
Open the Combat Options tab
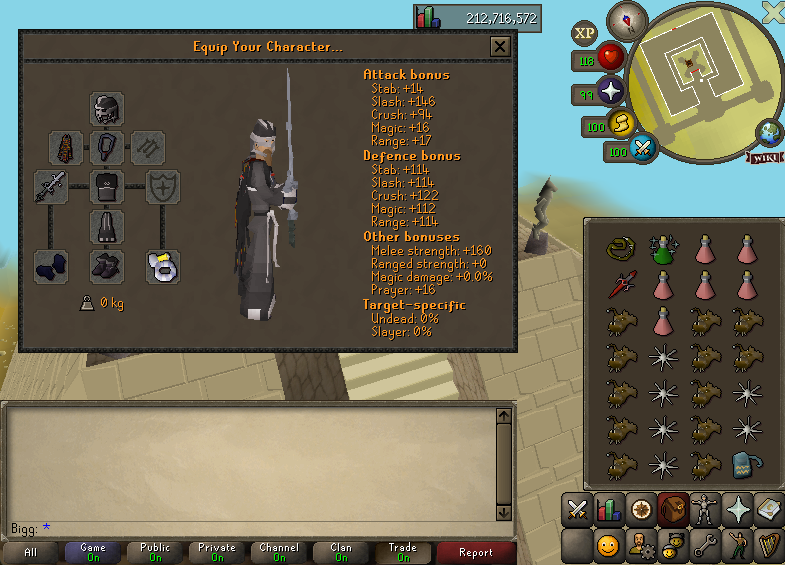[576, 509]
